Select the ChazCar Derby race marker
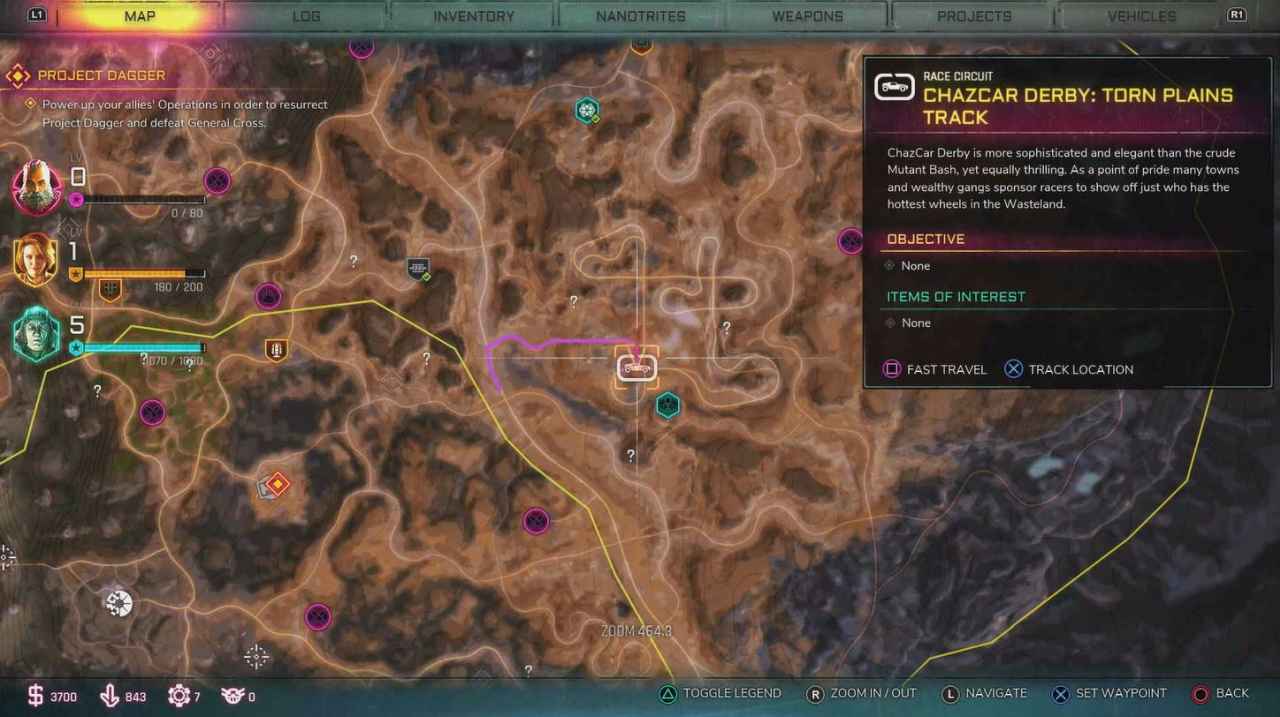This screenshot has height=717, width=1280. [637, 368]
